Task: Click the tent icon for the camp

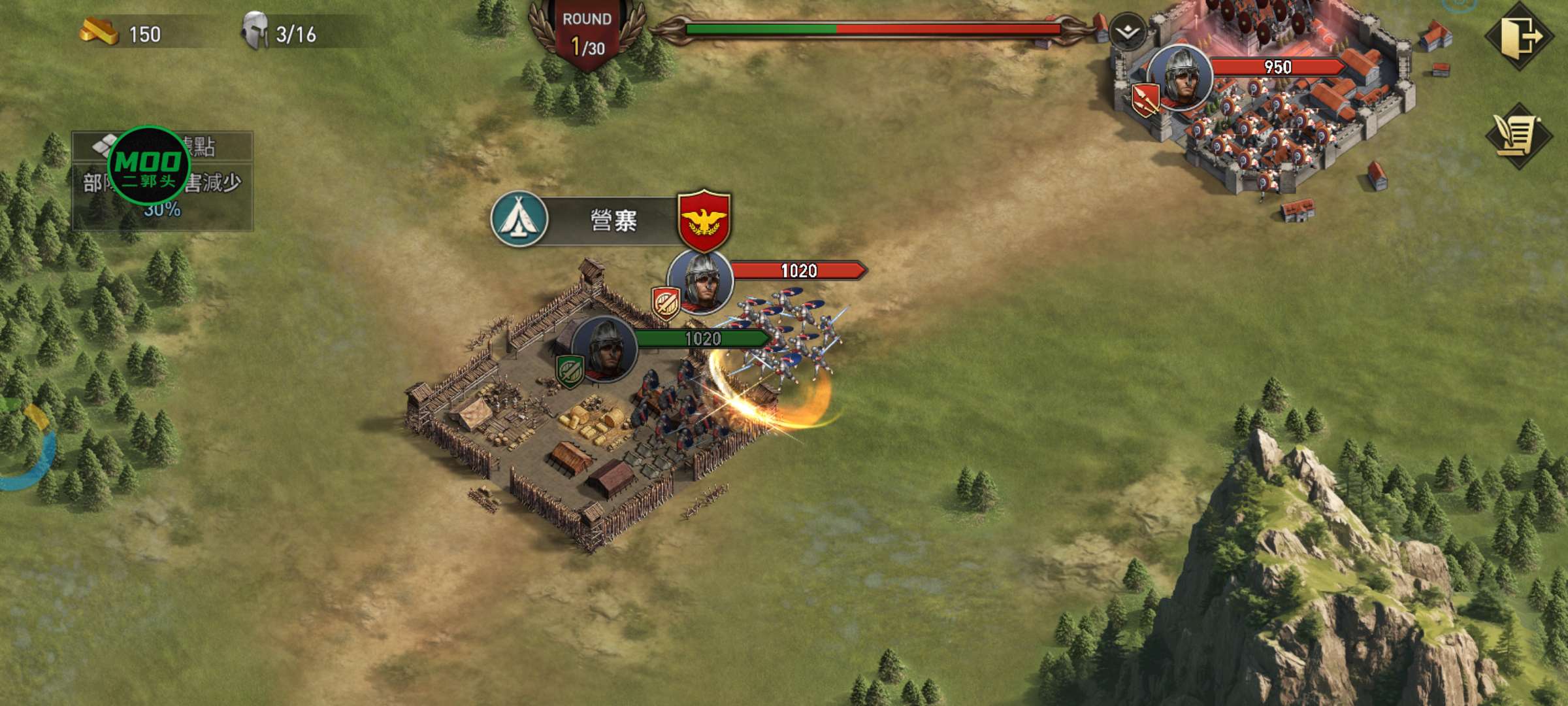Action: (519, 219)
